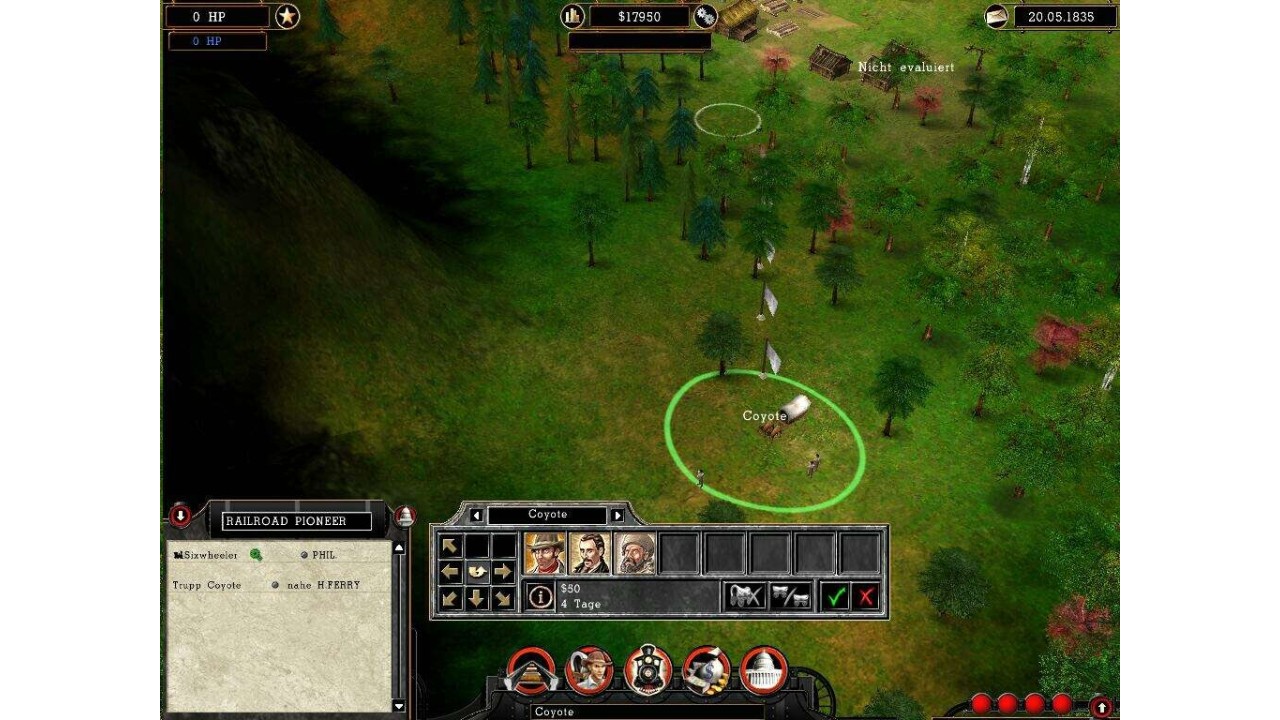Open the envelope messages icon
The width and height of the screenshot is (1280, 720).
pos(996,16)
